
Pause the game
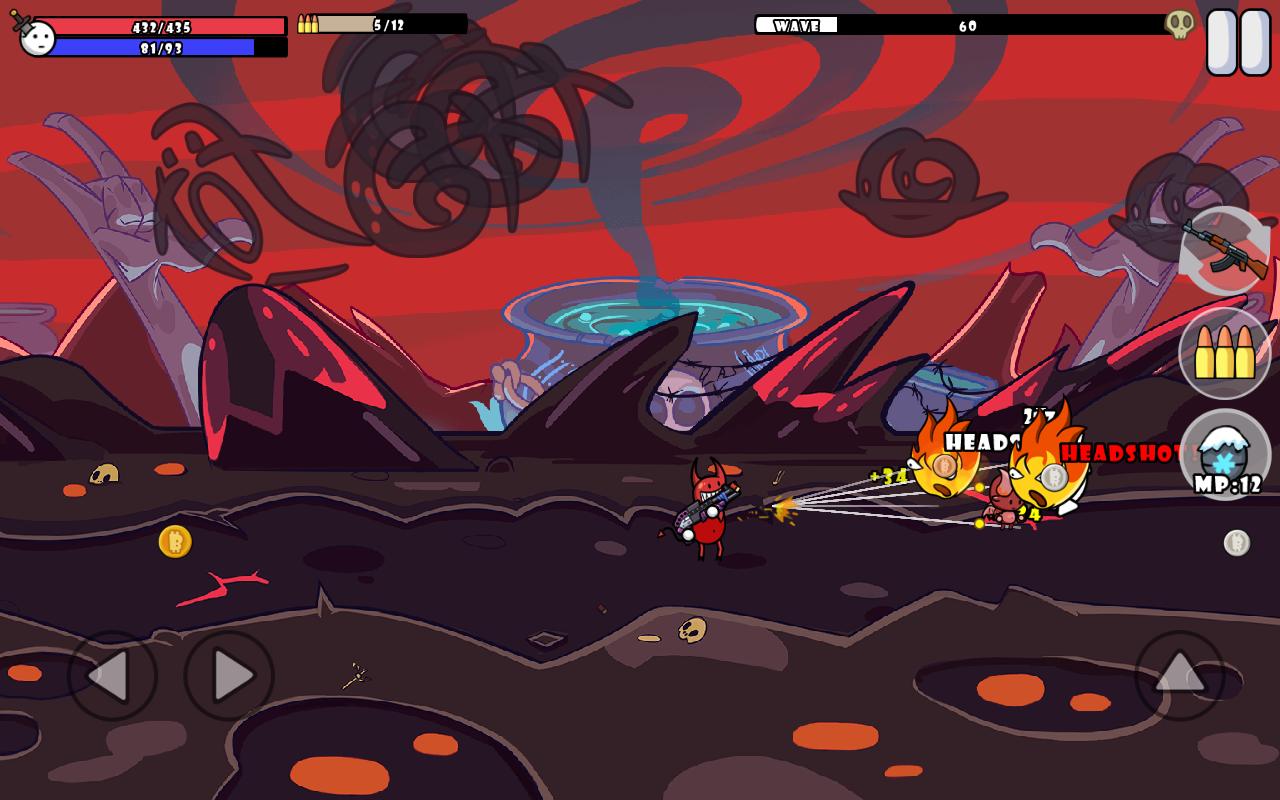click(1238, 42)
